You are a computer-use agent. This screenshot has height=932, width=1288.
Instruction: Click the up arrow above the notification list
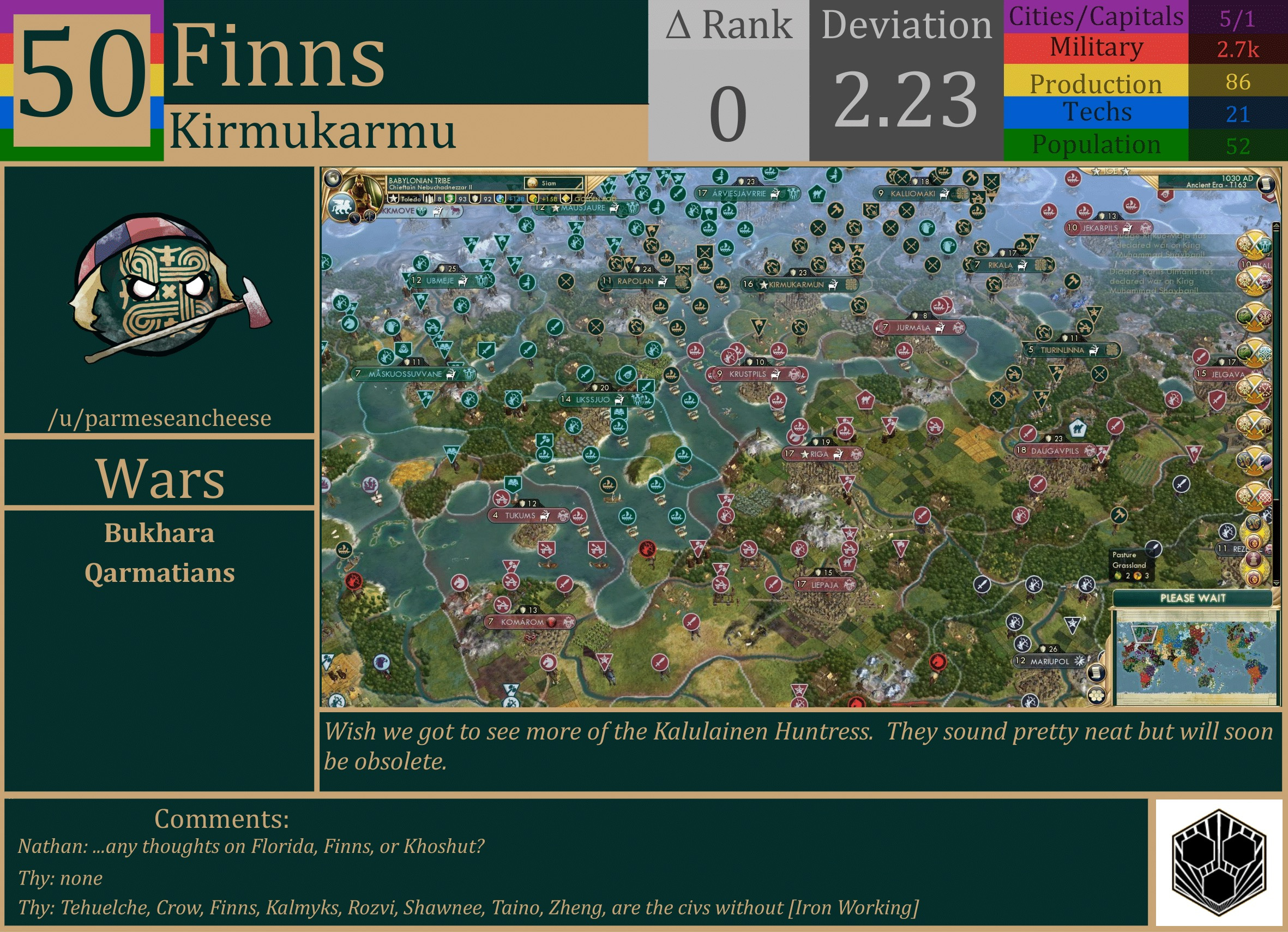coord(1276,225)
